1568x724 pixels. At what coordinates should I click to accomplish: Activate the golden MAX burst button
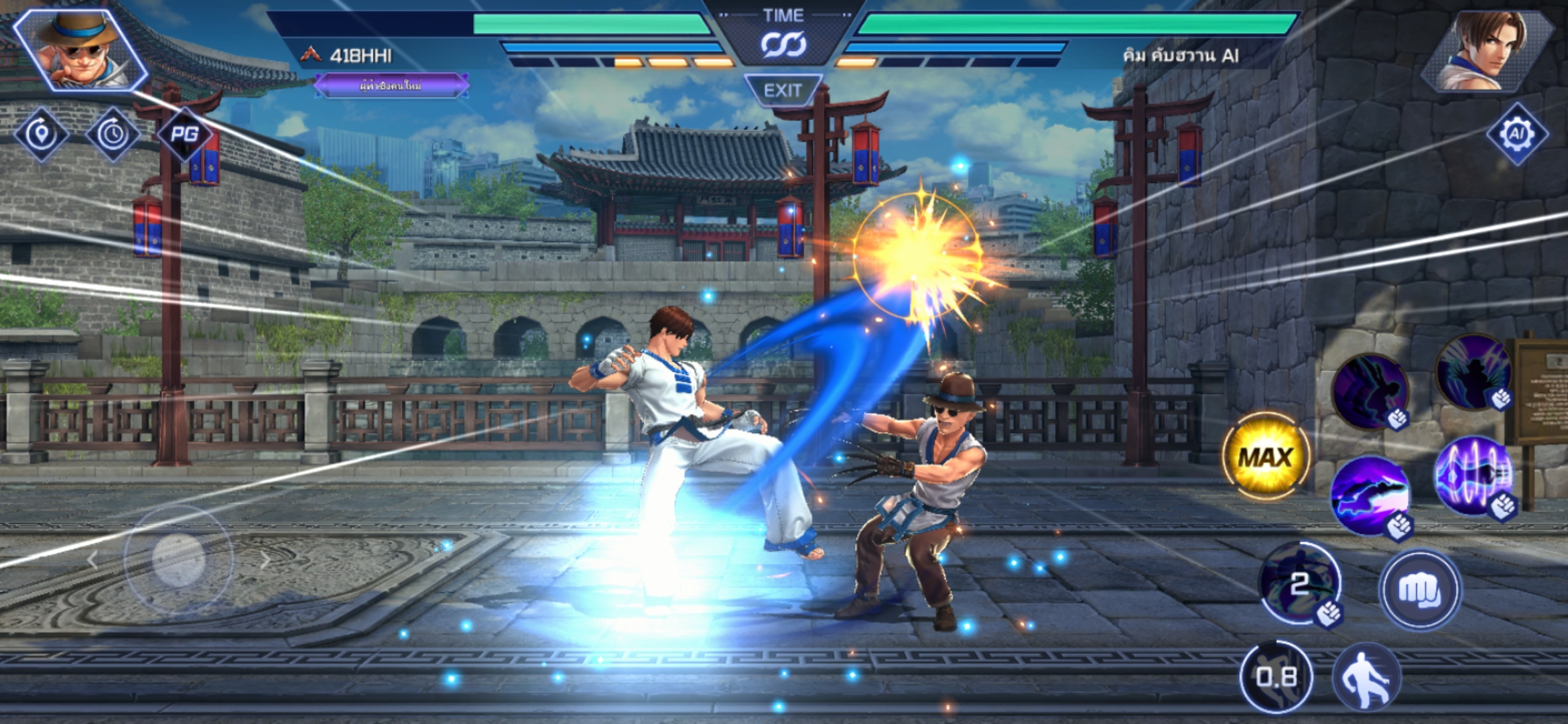tap(1264, 457)
